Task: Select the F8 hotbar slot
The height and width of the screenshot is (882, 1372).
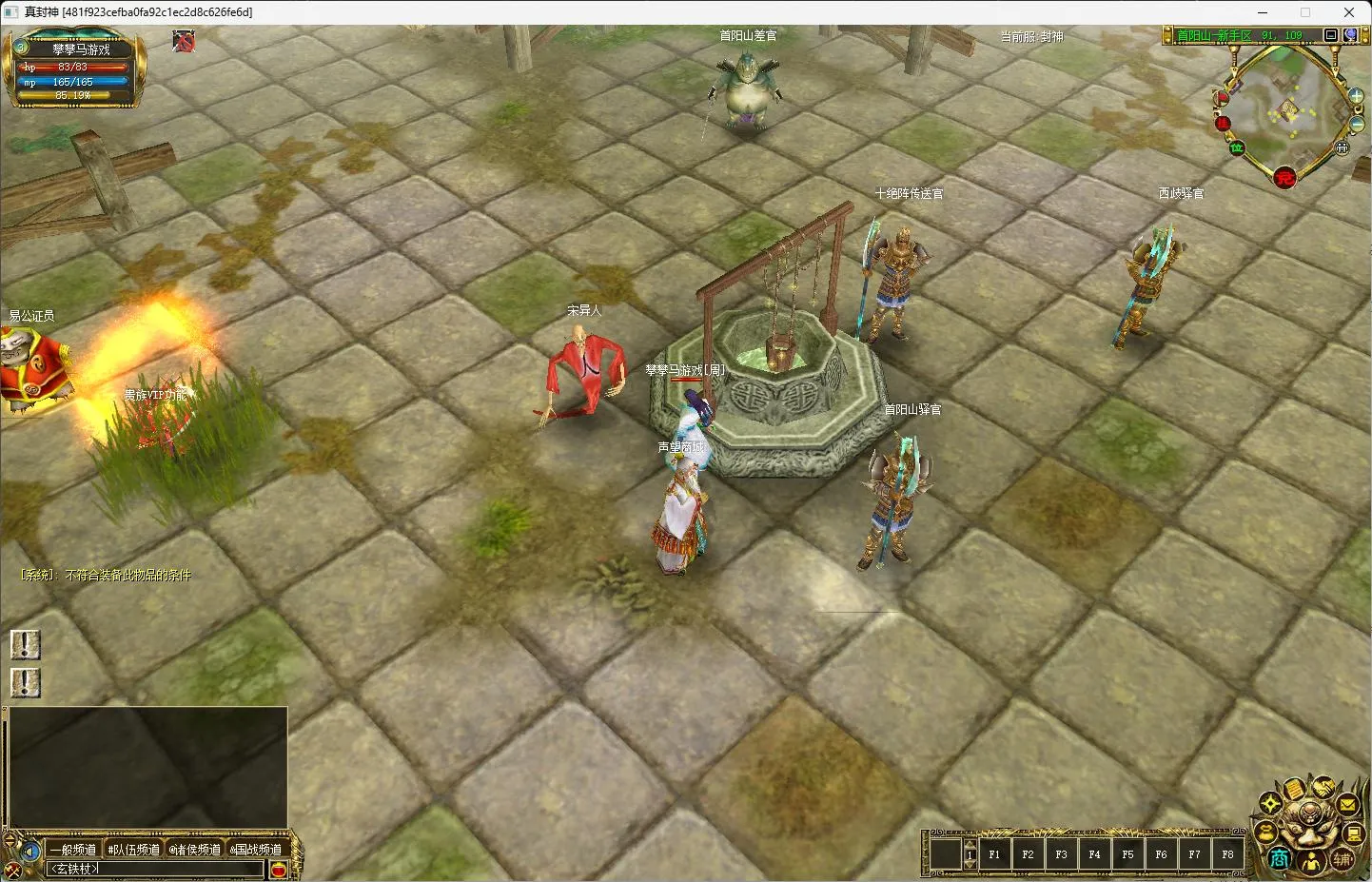Action: (x=1227, y=854)
